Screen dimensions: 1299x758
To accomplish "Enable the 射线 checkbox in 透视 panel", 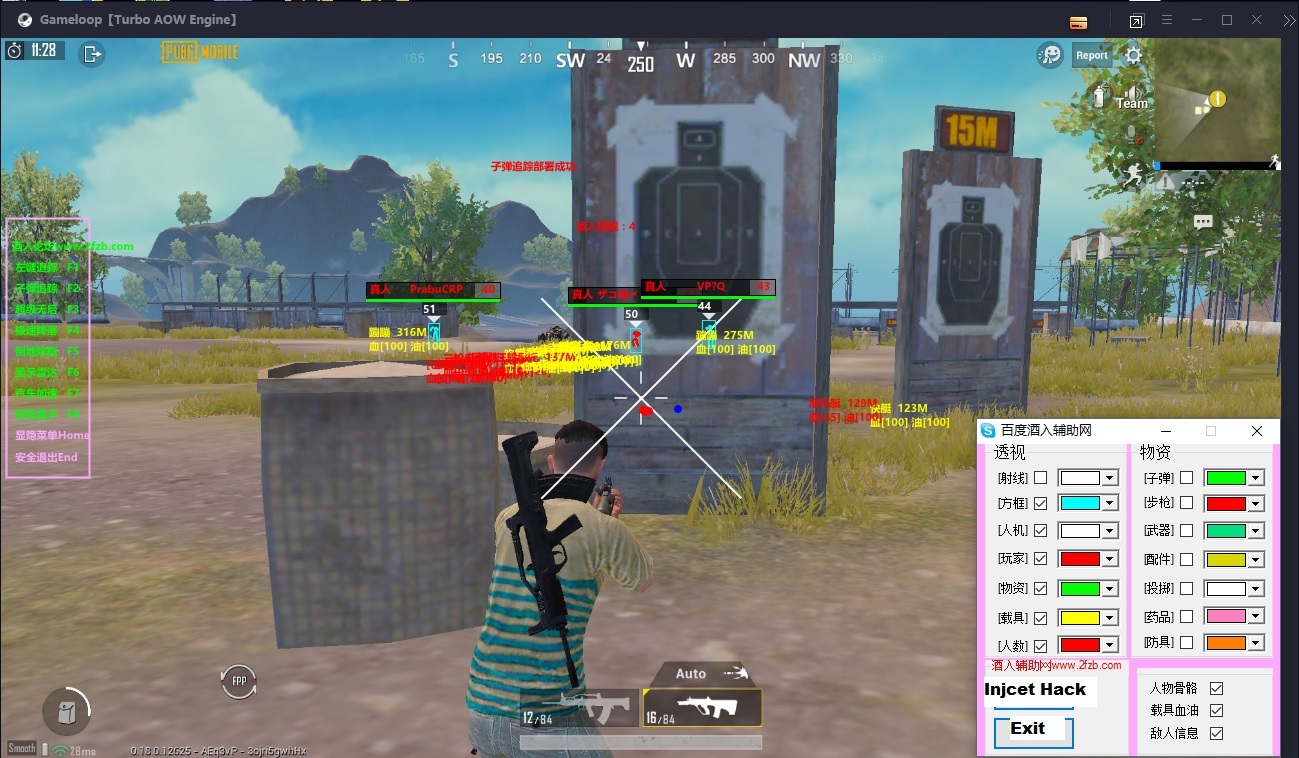I will tap(1040, 478).
